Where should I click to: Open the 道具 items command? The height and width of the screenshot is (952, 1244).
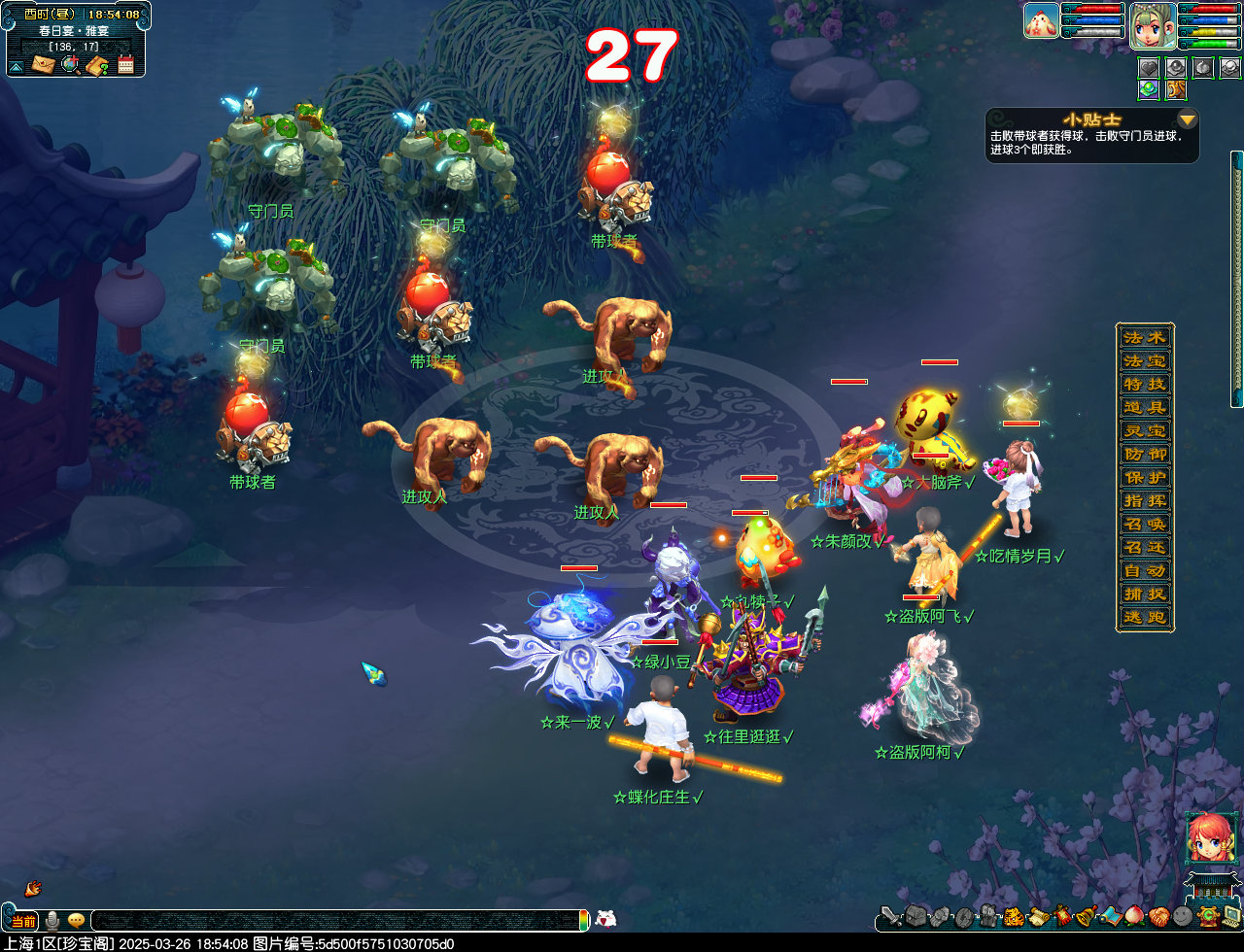pos(1144,408)
